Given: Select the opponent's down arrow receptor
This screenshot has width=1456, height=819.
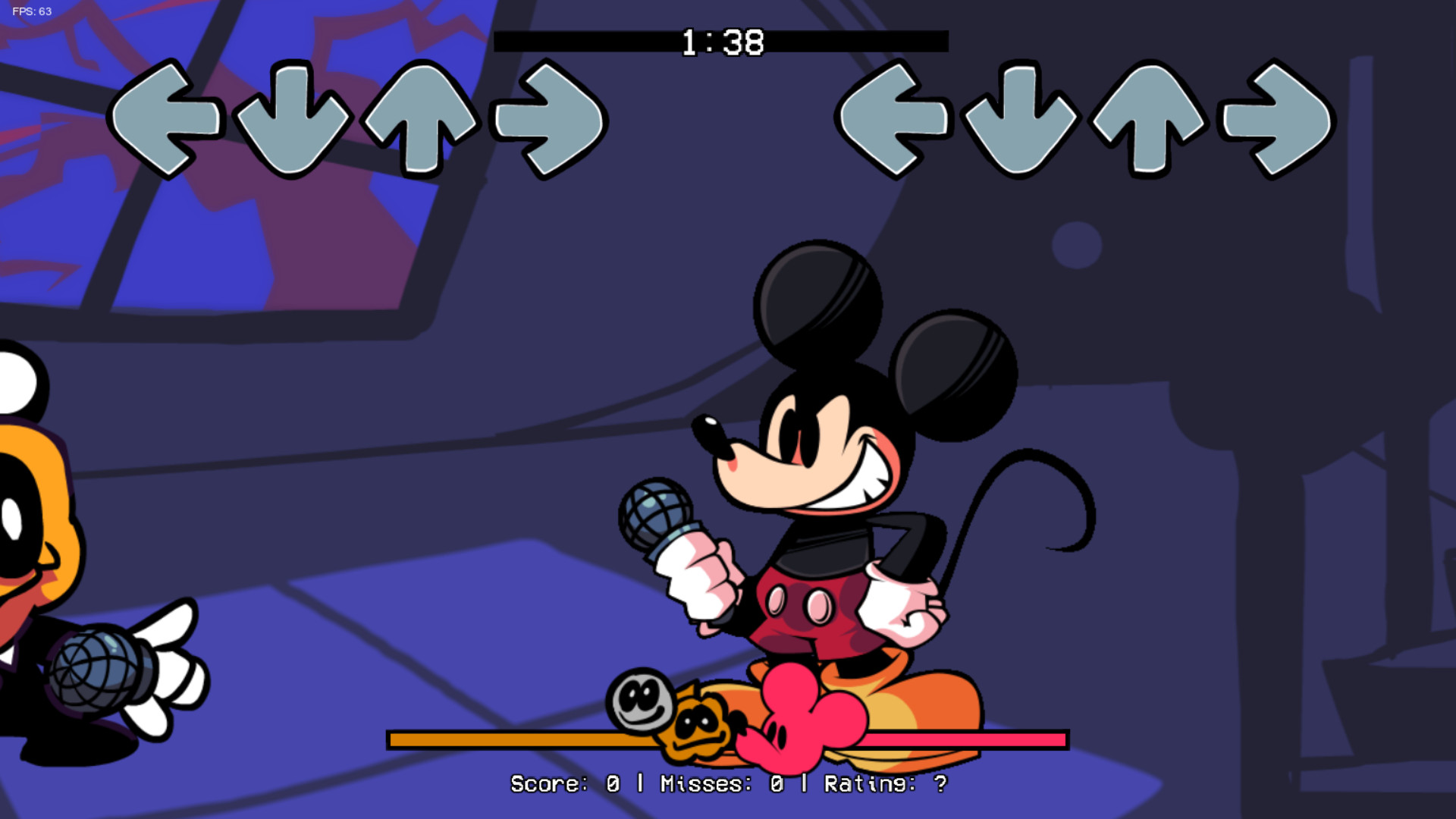Looking at the screenshot, I should 292,121.
